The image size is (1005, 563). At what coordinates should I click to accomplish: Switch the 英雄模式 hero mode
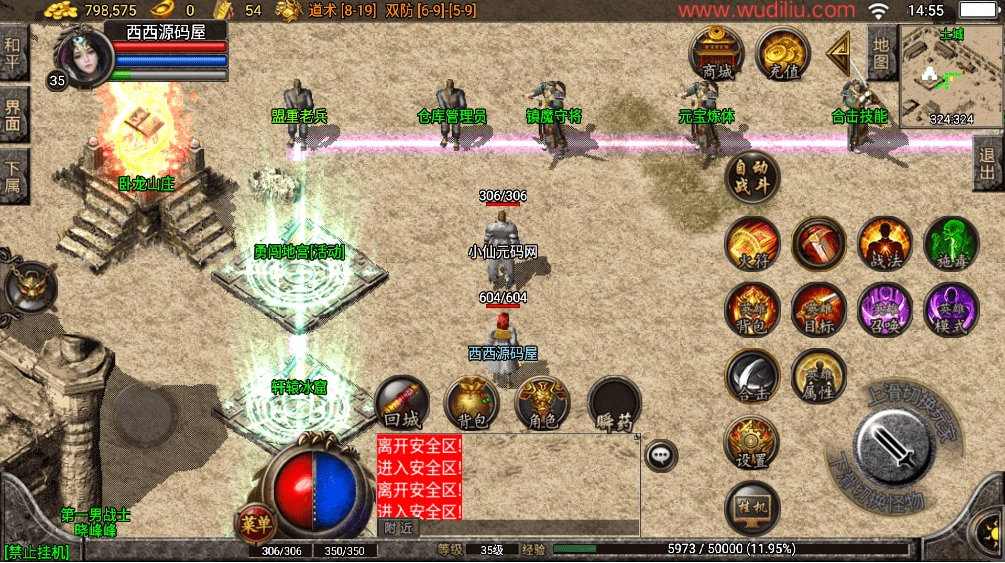(951, 310)
